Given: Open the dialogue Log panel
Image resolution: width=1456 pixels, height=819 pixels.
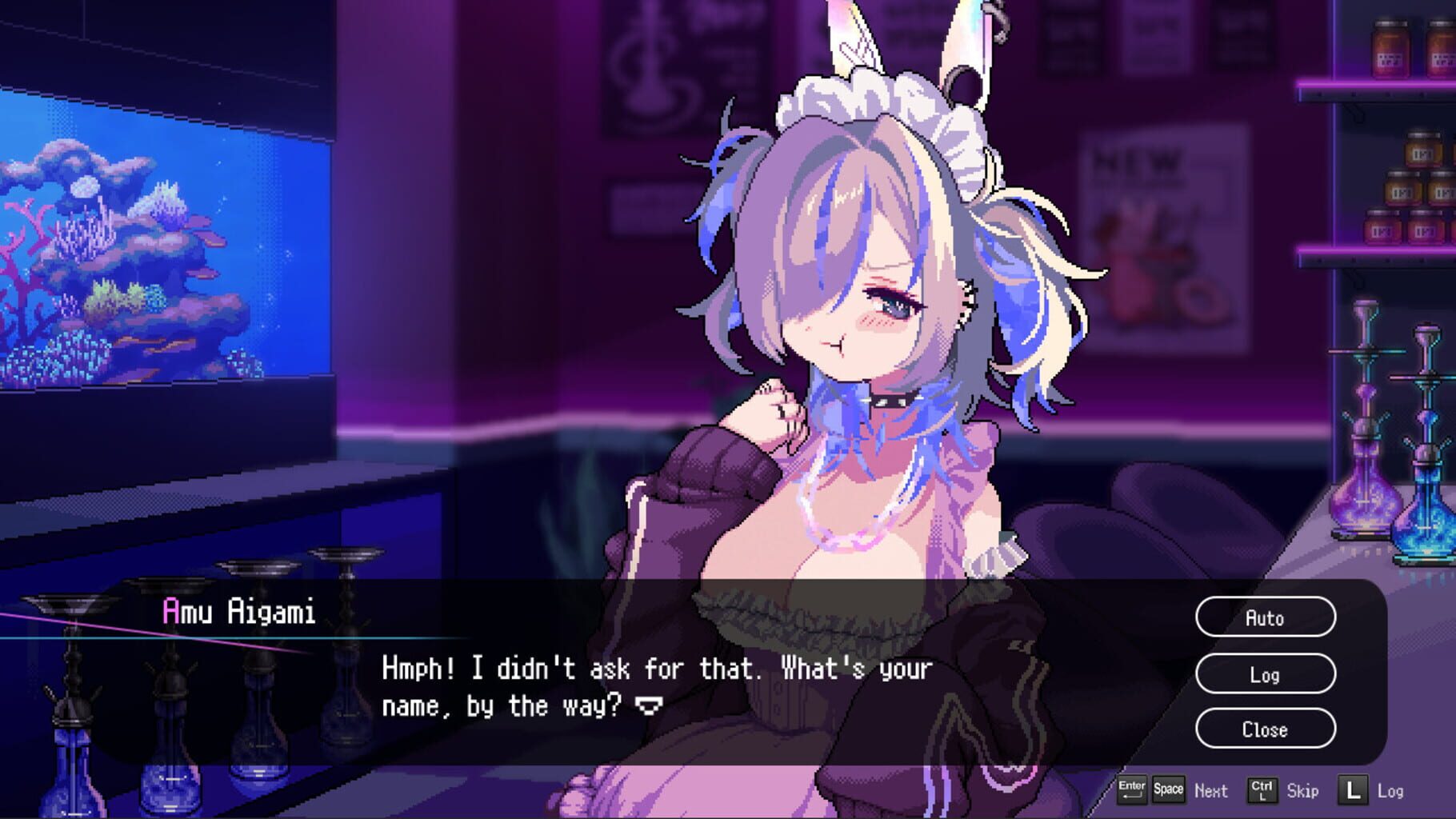Looking at the screenshot, I should 1265,673.
